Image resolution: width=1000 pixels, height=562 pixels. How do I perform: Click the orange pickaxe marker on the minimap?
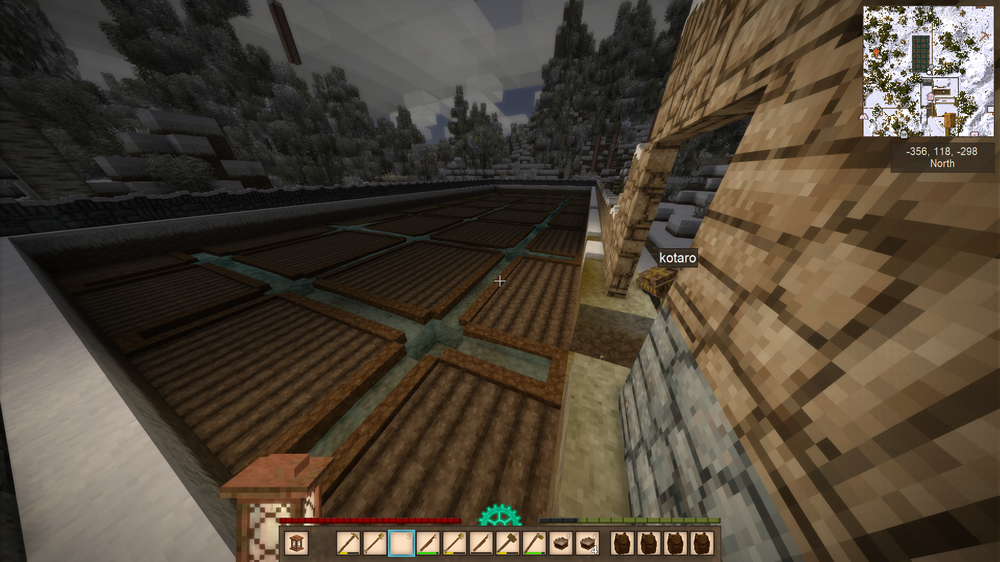984,36
